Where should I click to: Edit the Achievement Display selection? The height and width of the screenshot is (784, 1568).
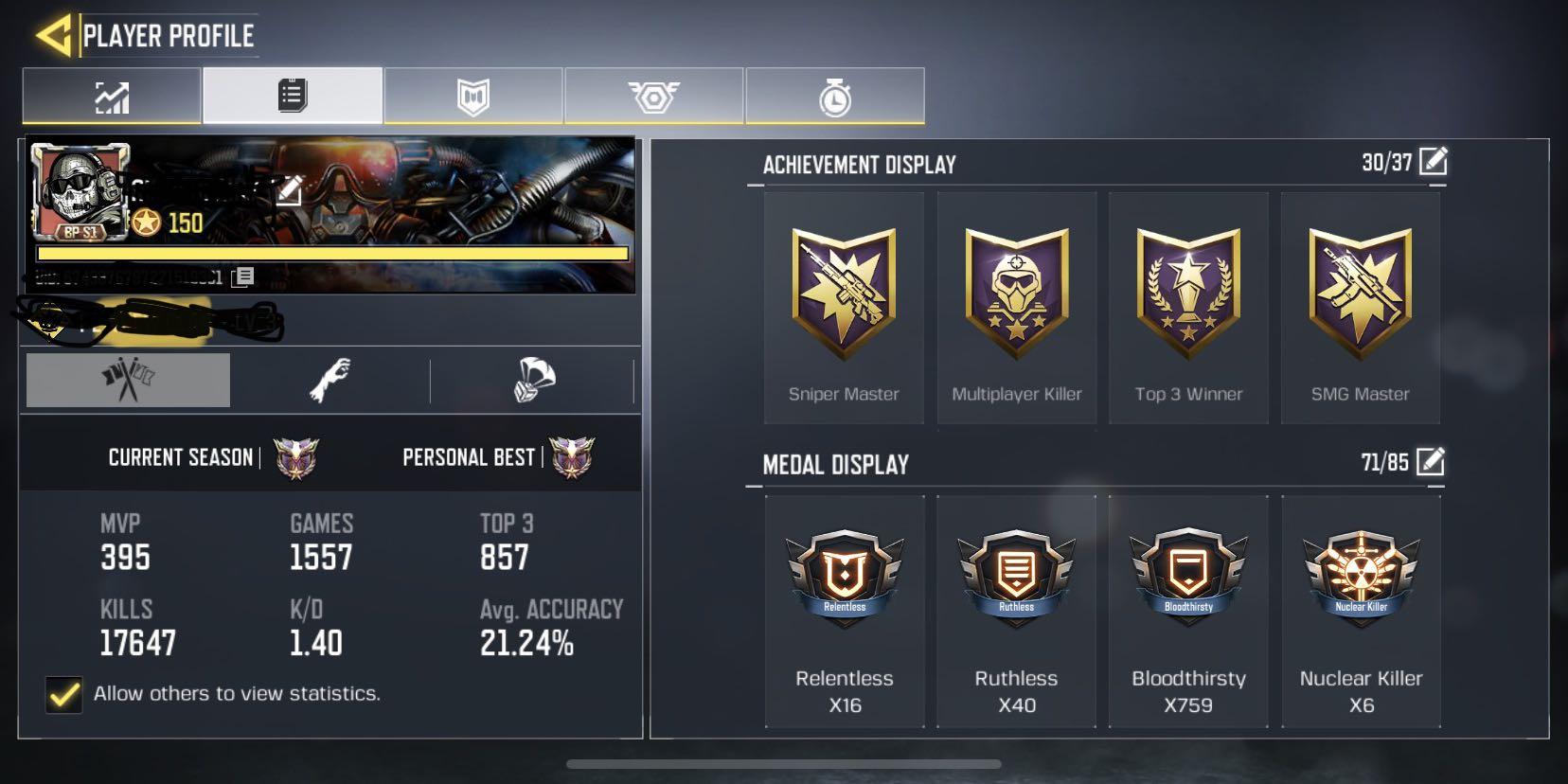pyautogui.click(x=1434, y=162)
